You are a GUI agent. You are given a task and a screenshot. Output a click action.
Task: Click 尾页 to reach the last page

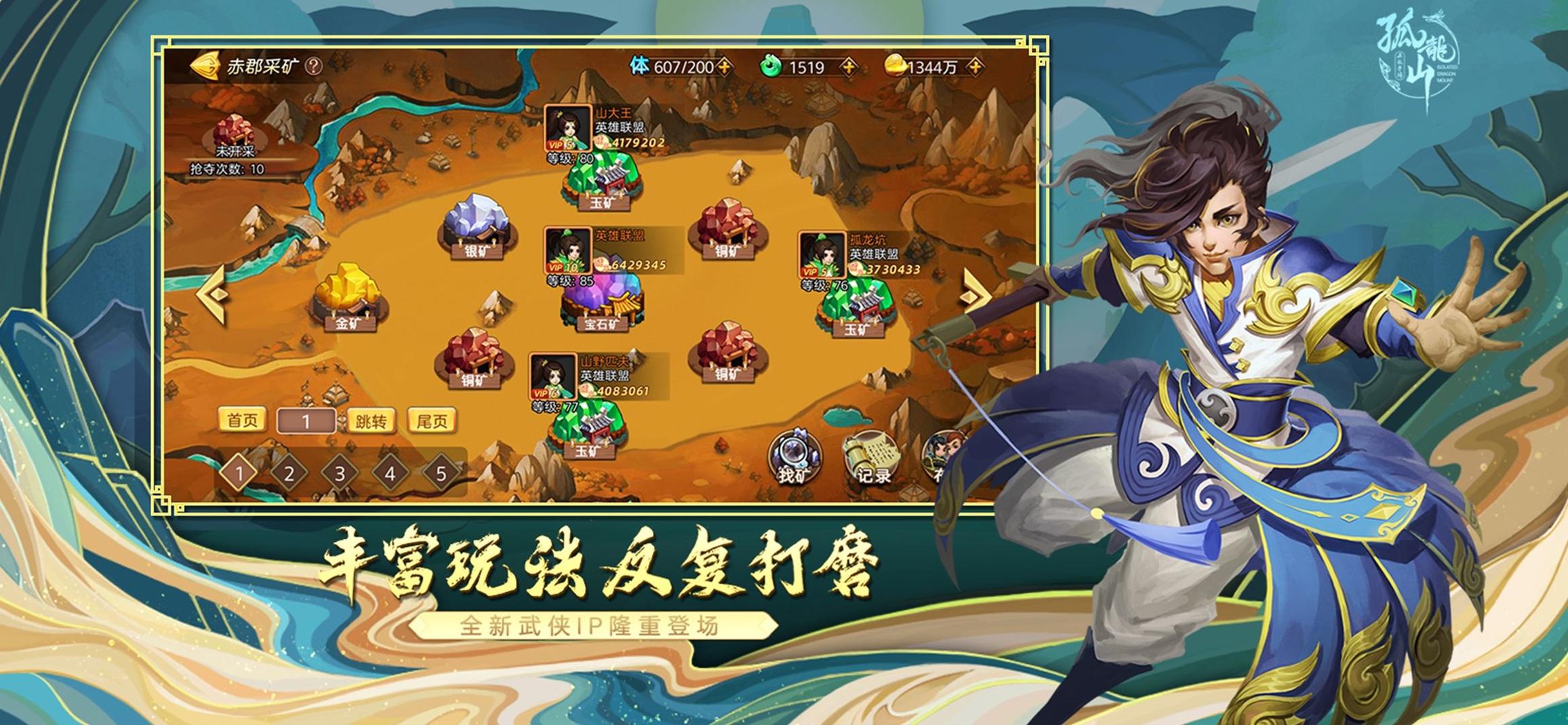point(433,420)
